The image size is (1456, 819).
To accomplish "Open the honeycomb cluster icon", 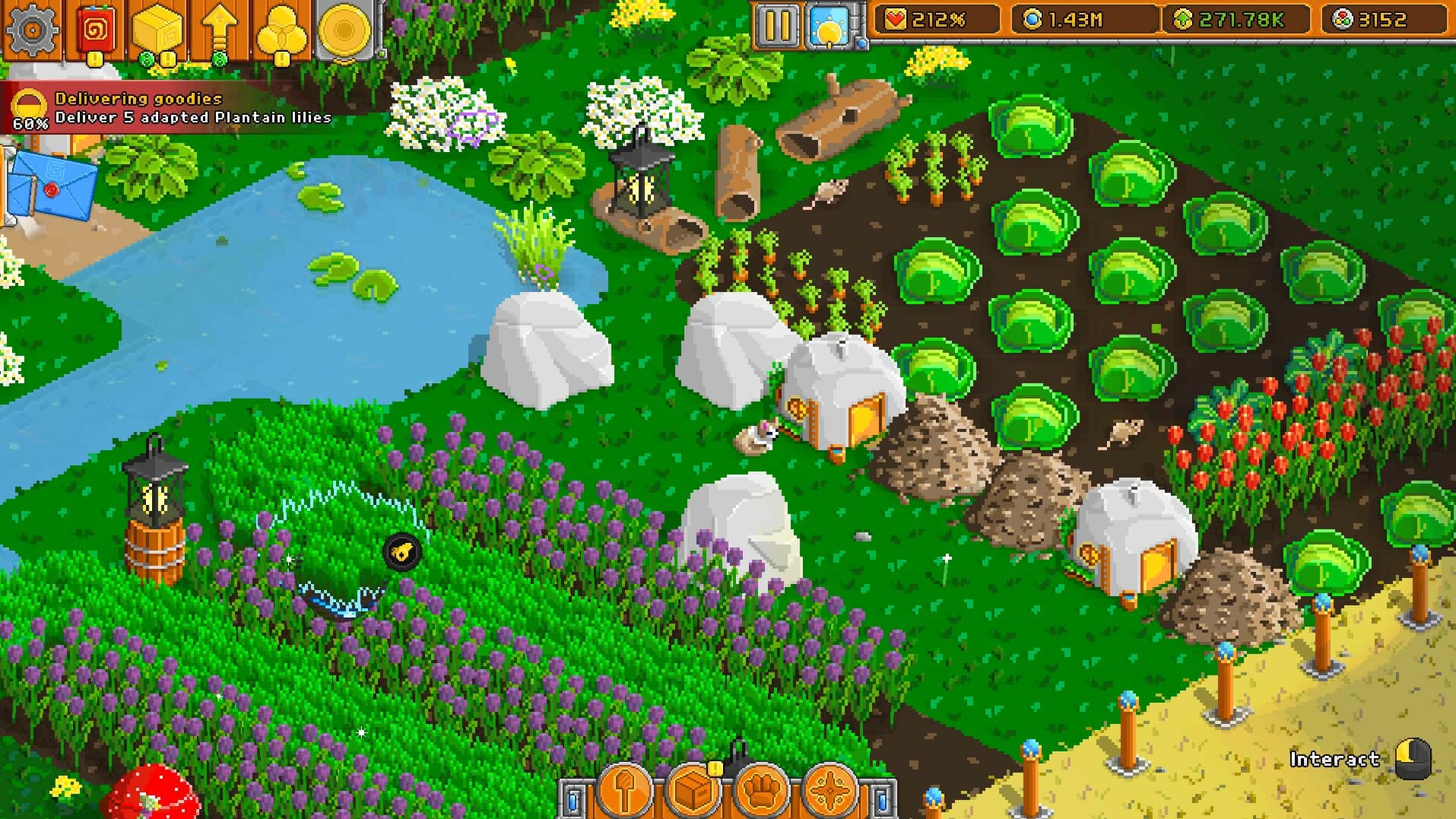I will coord(281,30).
